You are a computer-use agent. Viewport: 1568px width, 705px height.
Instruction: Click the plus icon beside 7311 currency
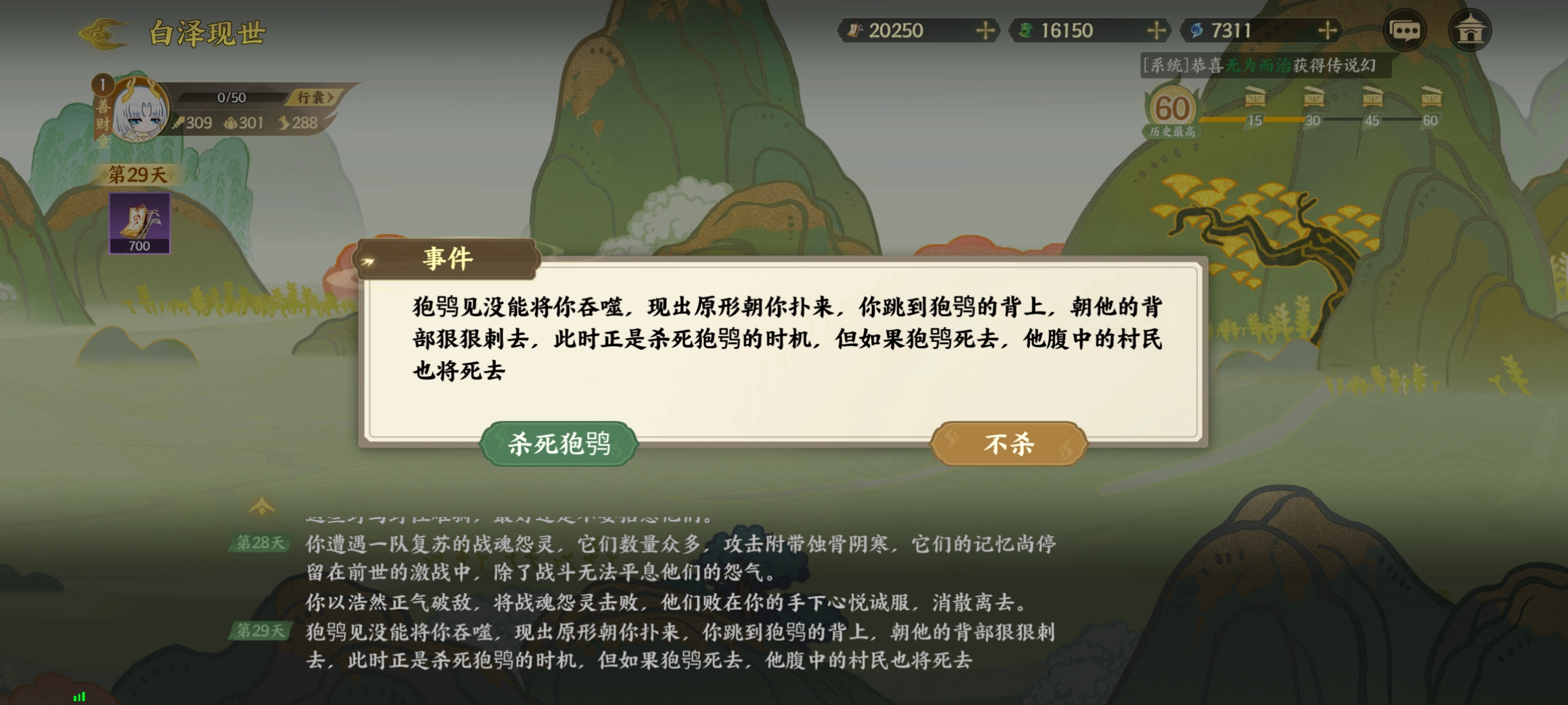(x=1329, y=30)
